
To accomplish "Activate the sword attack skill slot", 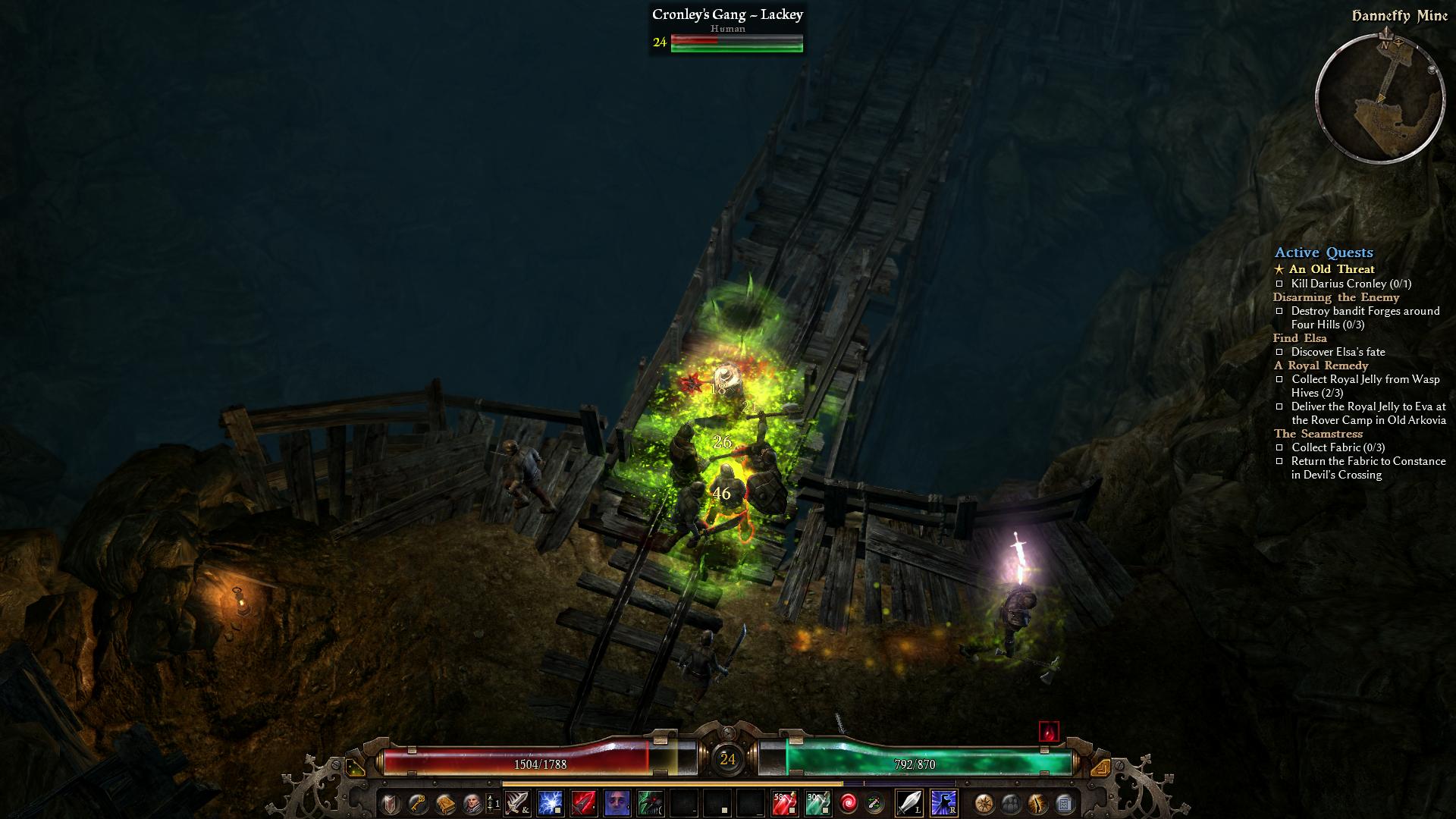I will point(518,802).
